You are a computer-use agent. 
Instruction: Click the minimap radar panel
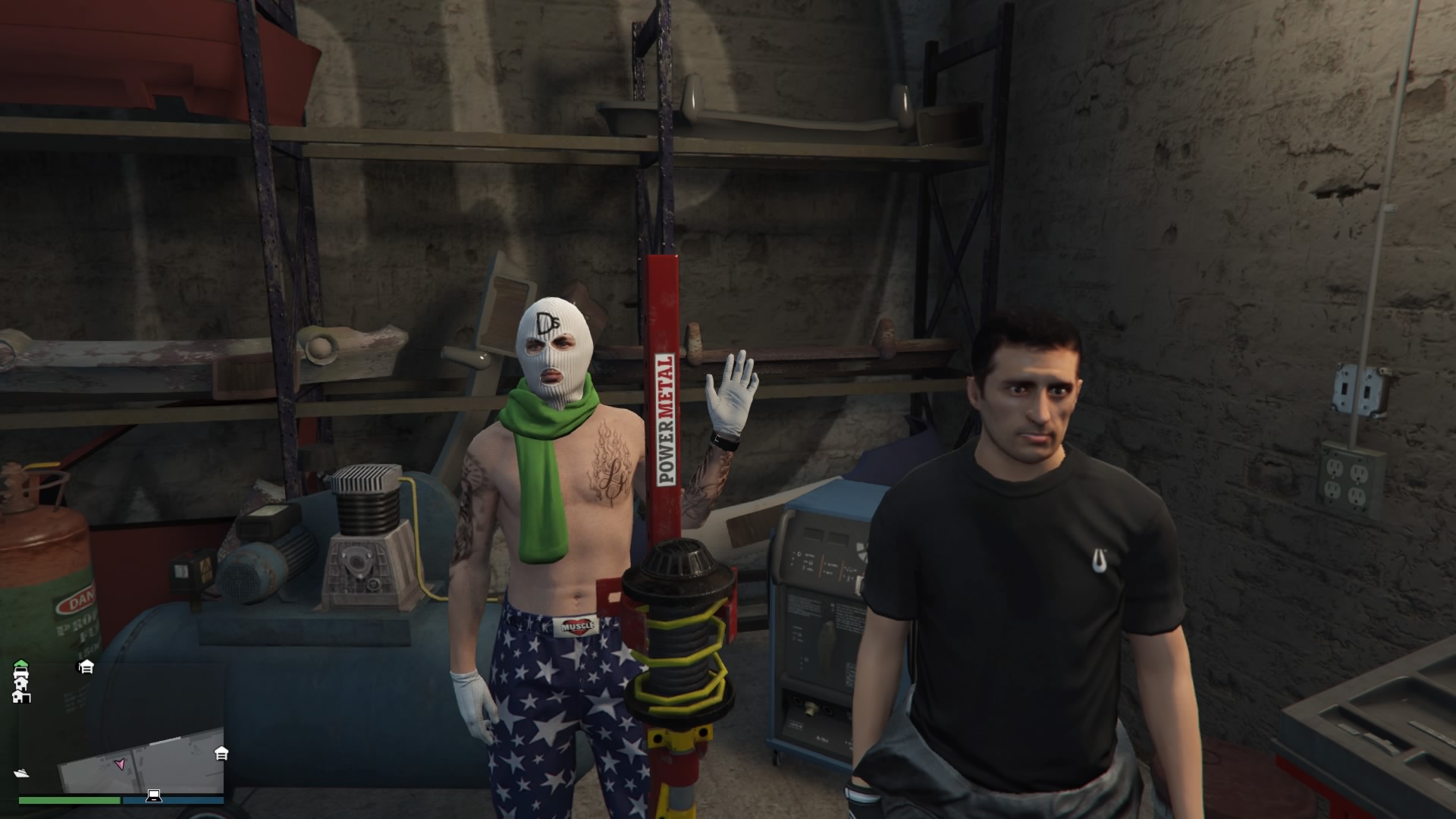click(121, 728)
